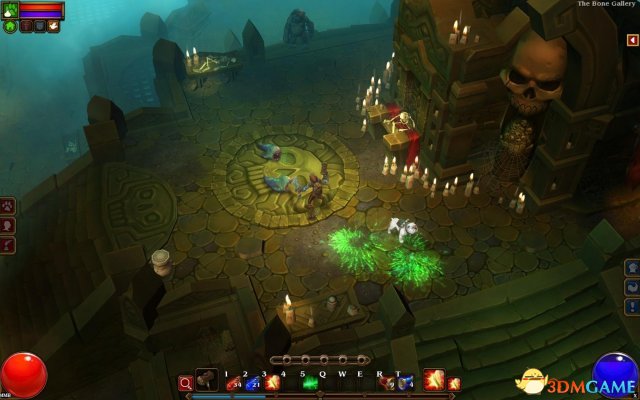Send pet to town bird icon
This screenshot has height=400, width=640.
[53, 26]
